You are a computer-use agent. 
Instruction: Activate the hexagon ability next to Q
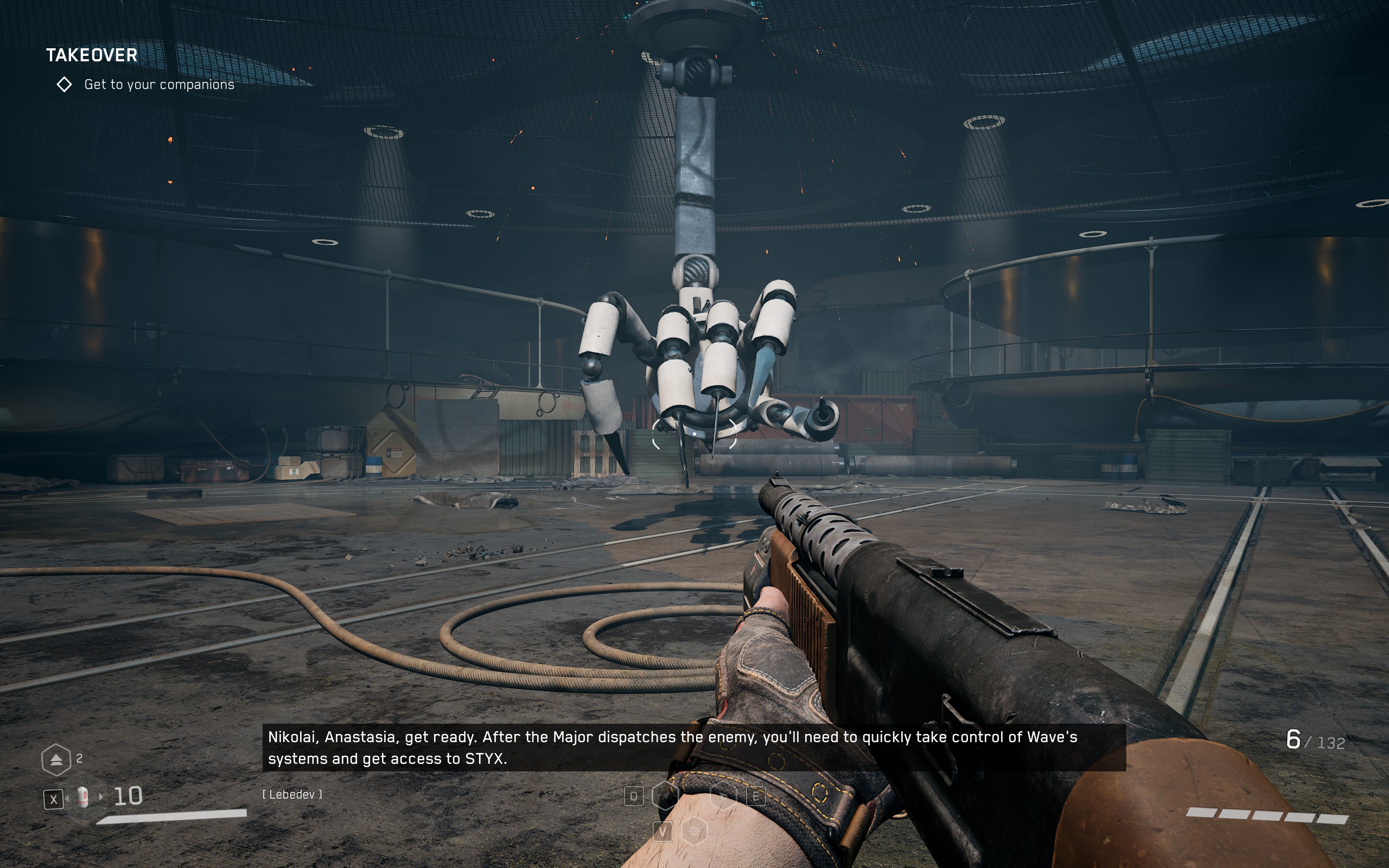tap(665, 796)
